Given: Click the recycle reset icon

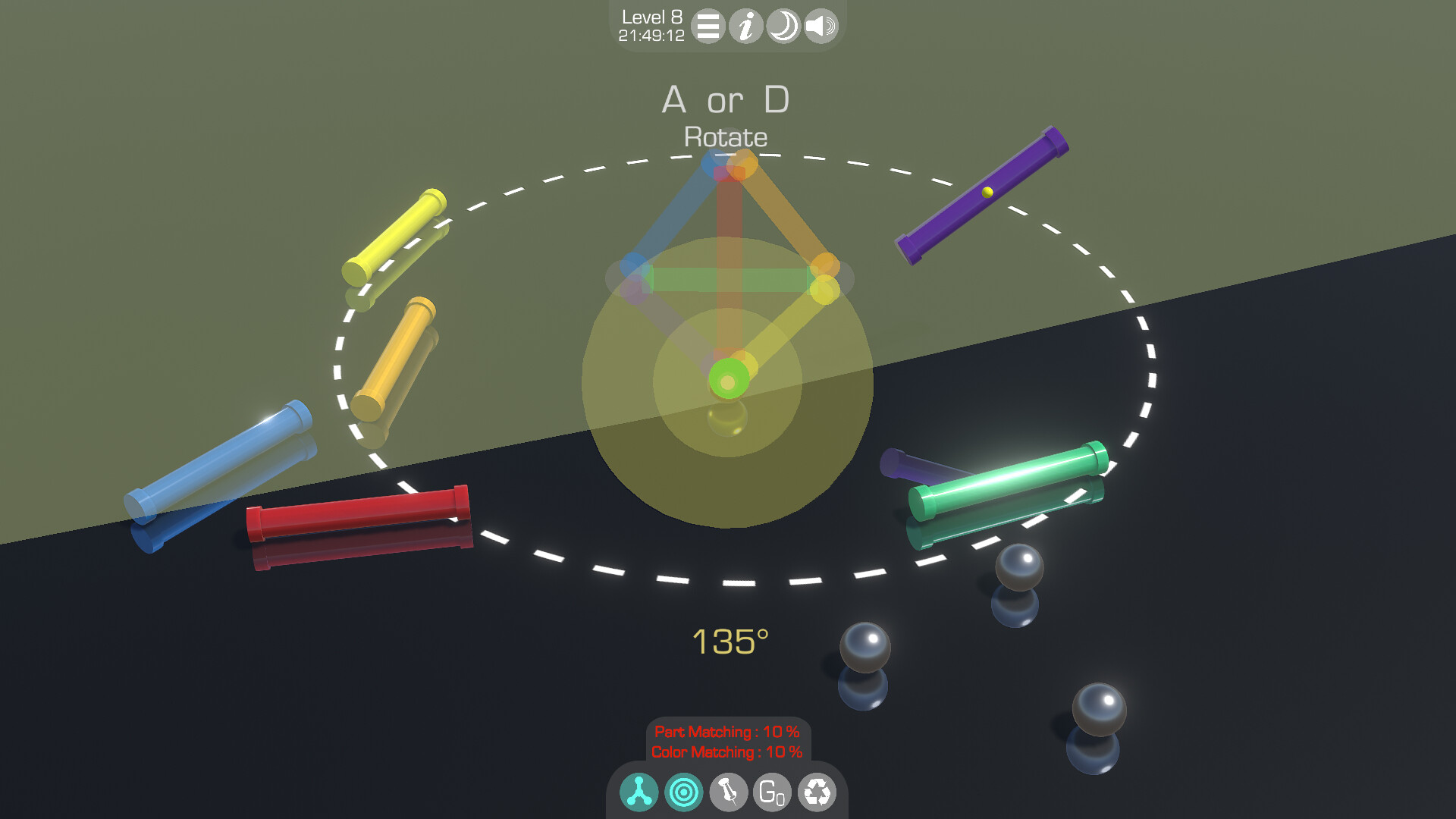Looking at the screenshot, I should 817,791.
